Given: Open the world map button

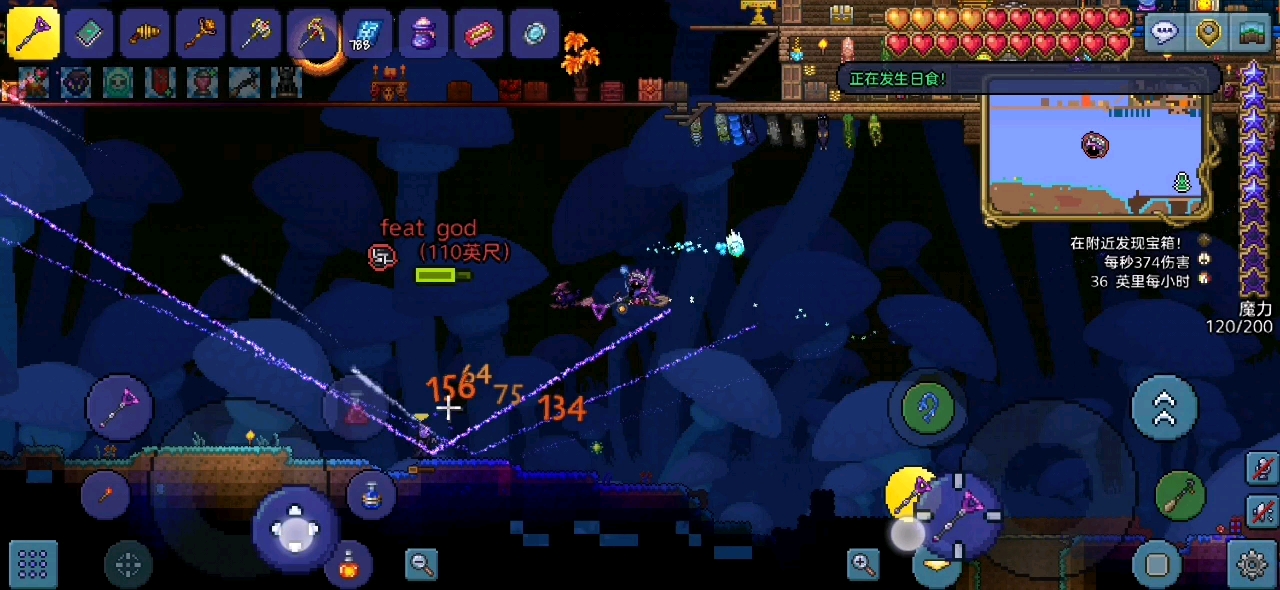Looking at the screenshot, I should pyautogui.click(x=1253, y=32).
